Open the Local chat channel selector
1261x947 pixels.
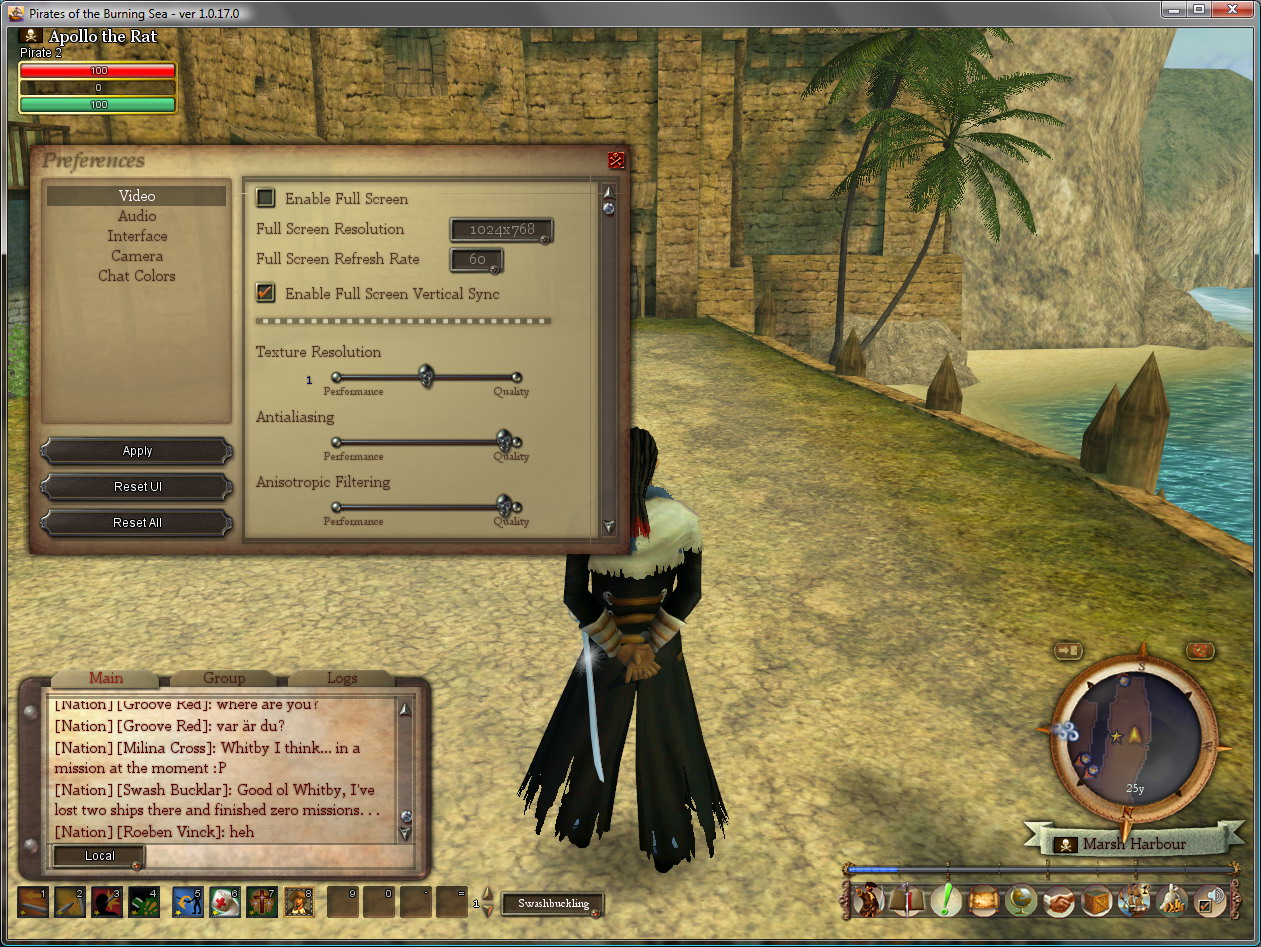pos(99,856)
